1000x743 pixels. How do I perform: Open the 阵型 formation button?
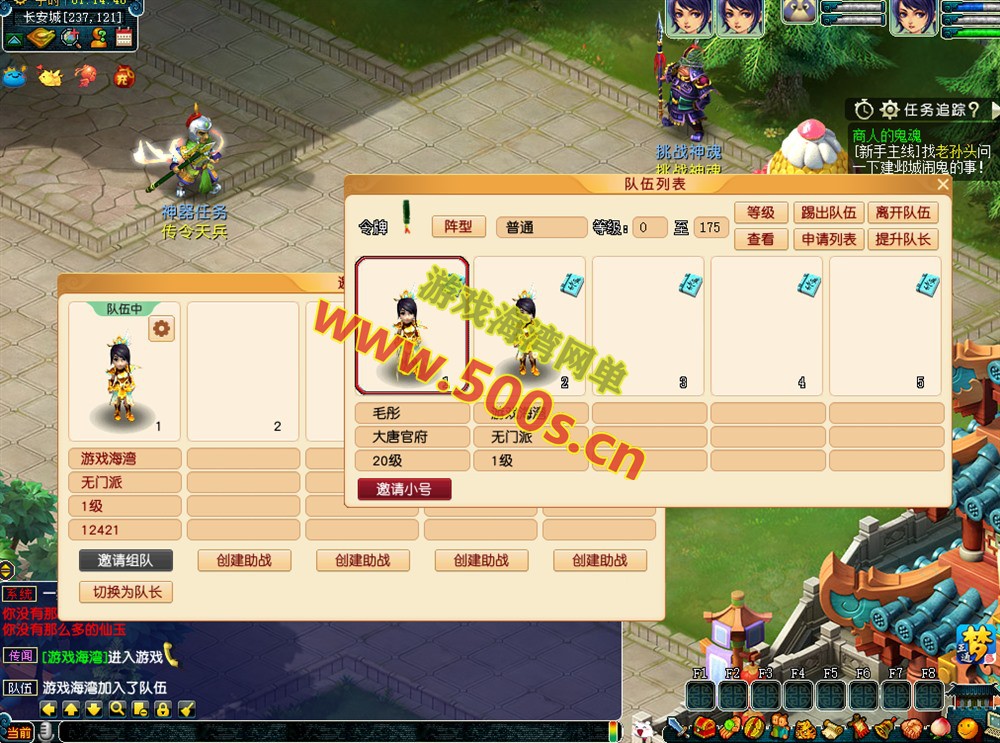(458, 227)
